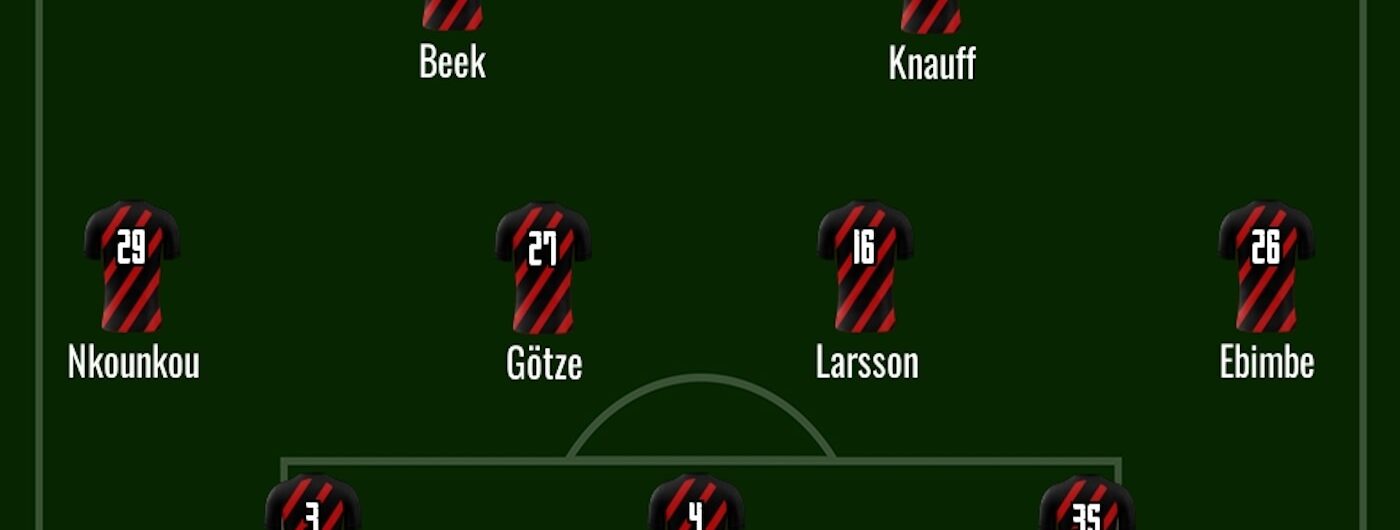Pick the number 3 defender shirt
This screenshot has width=1400, height=530.
click(x=312, y=505)
